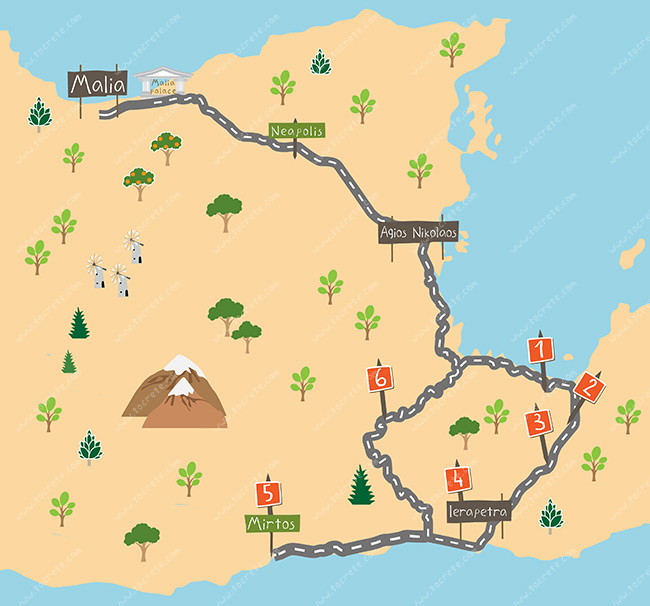
Task: Pick the number 6 signpost marker
Action: coord(380,378)
